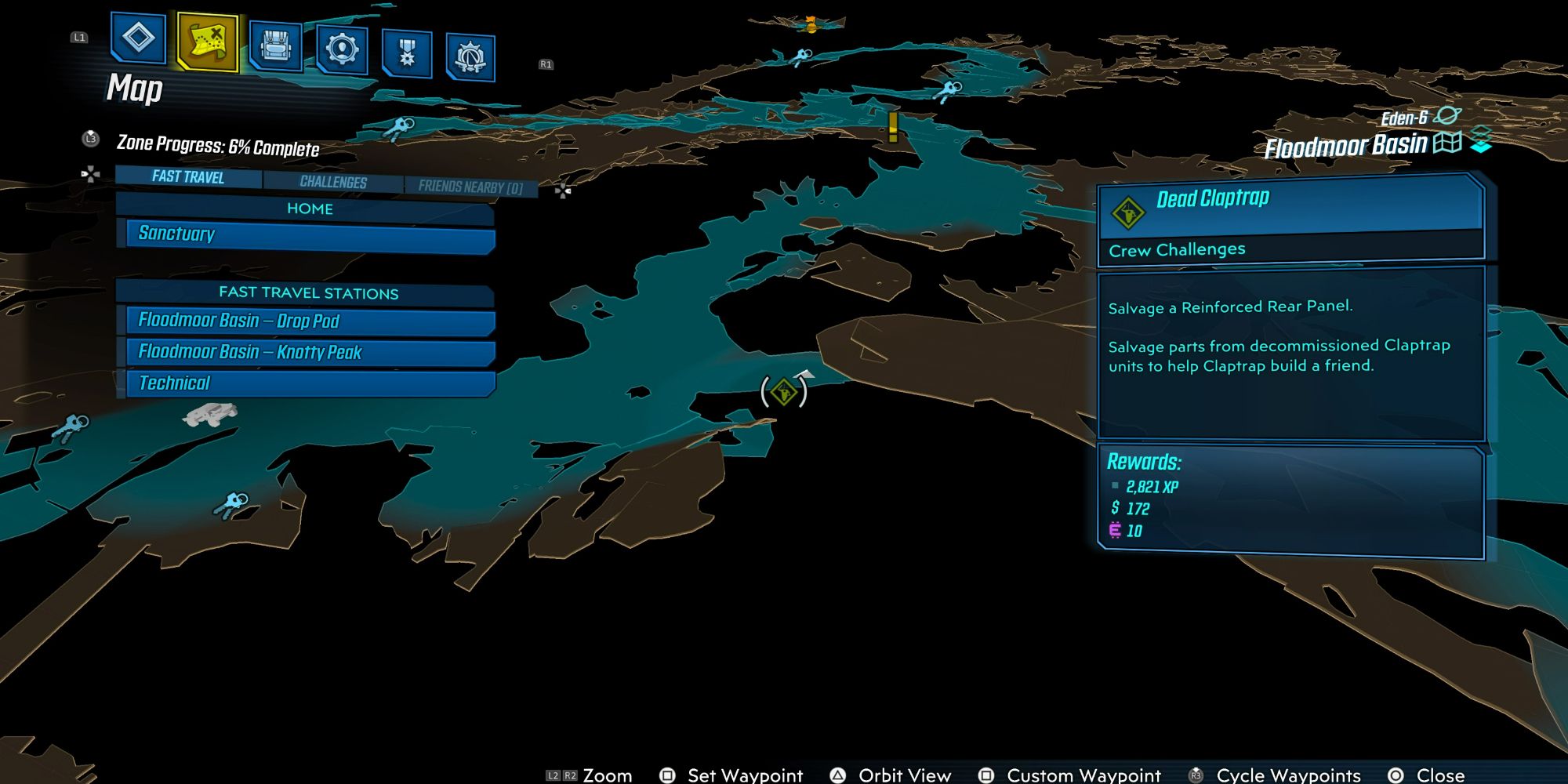Open the Skills tab with gear-portrait icon
1568x784 pixels.
coord(342,49)
